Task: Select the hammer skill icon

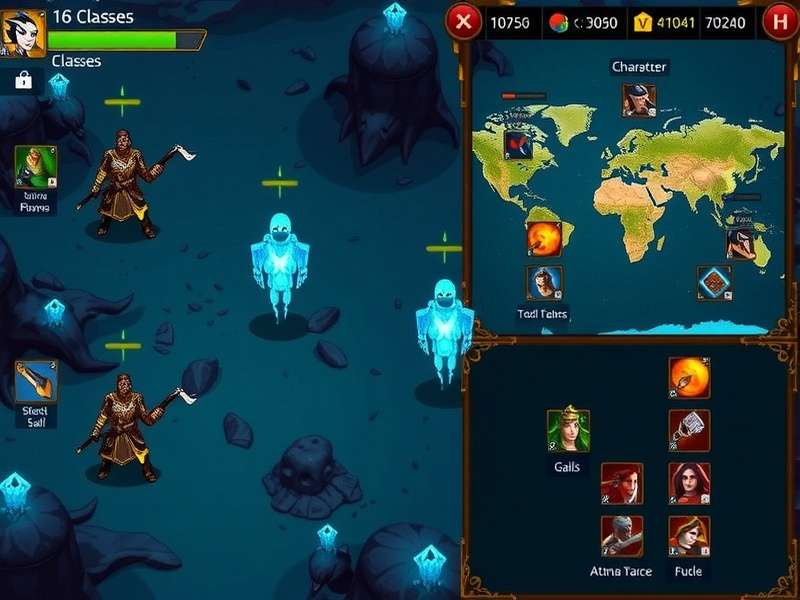Action: point(689,430)
